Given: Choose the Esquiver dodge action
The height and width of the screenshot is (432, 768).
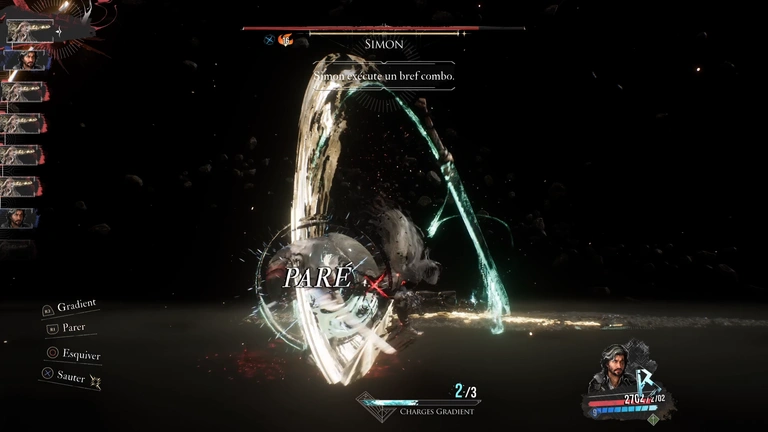Looking at the screenshot, I should [x=79, y=354].
